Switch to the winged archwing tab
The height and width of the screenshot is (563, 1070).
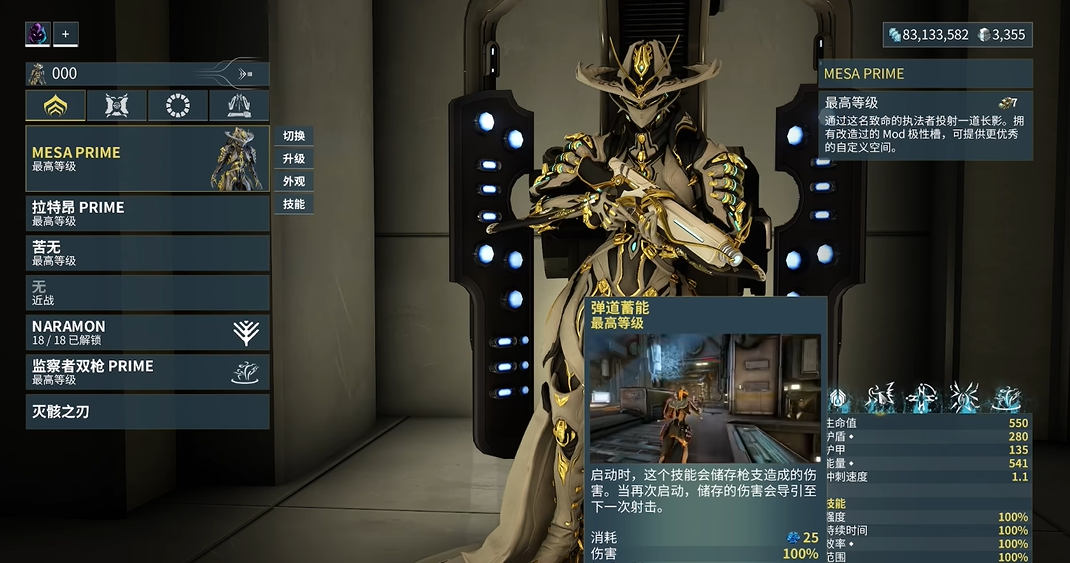pyautogui.click(x=239, y=106)
